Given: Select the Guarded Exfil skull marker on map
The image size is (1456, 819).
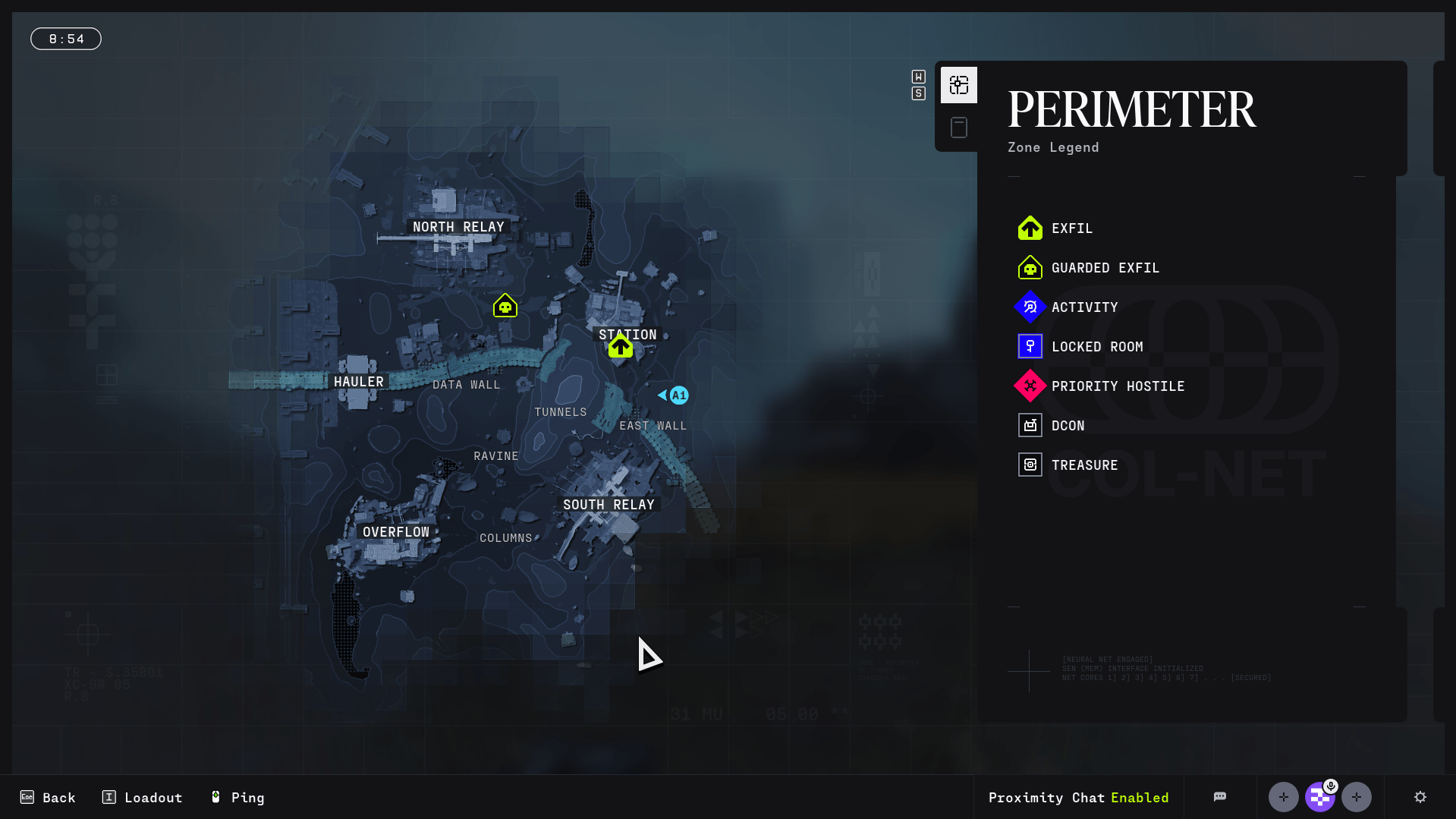Looking at the screenshot, I should tap(505, 306).
